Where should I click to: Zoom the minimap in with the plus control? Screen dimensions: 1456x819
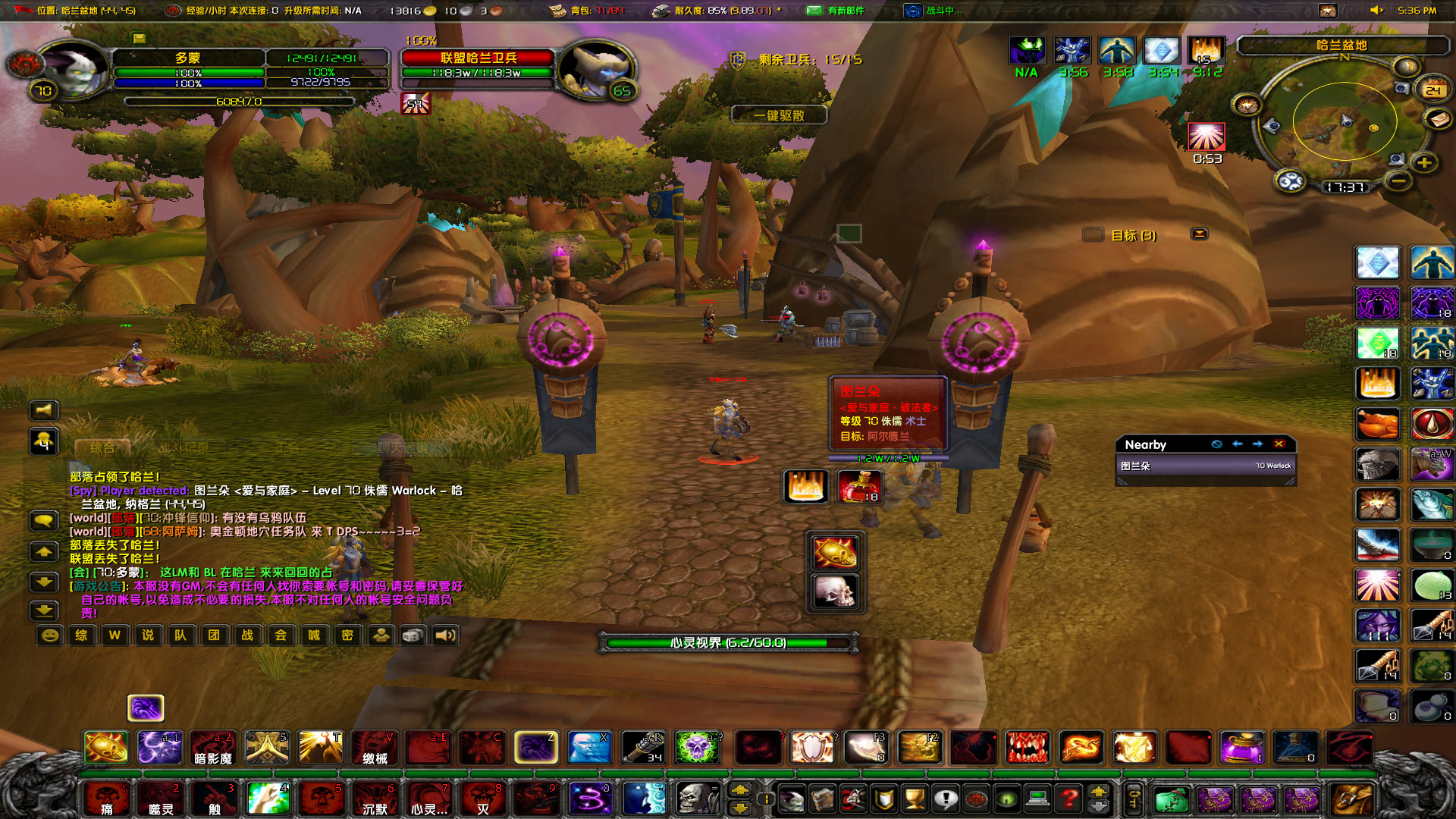point(1424,163)
